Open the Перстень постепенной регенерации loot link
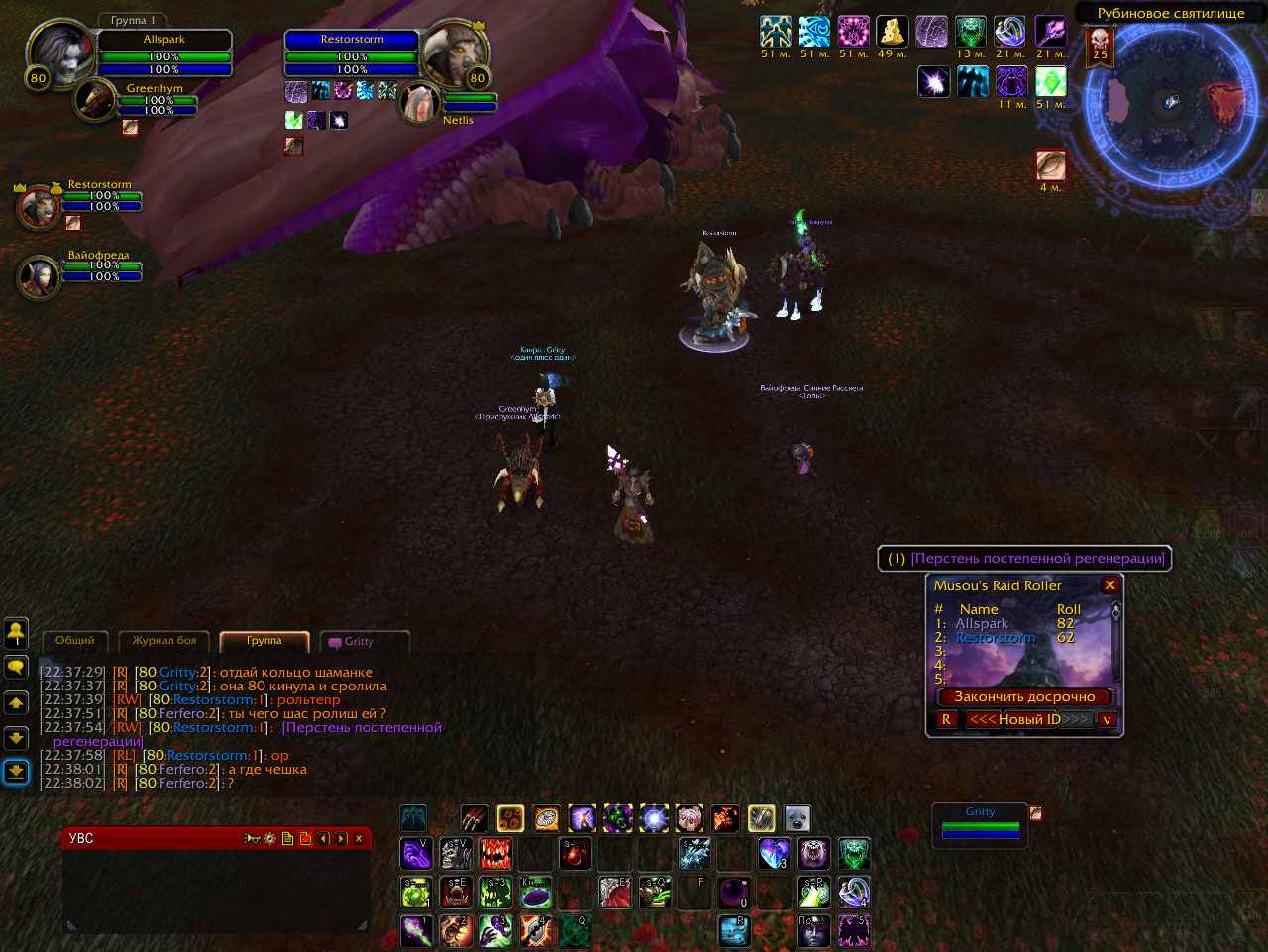Viewport: 1268px width, 952px height. [1036, 559]
